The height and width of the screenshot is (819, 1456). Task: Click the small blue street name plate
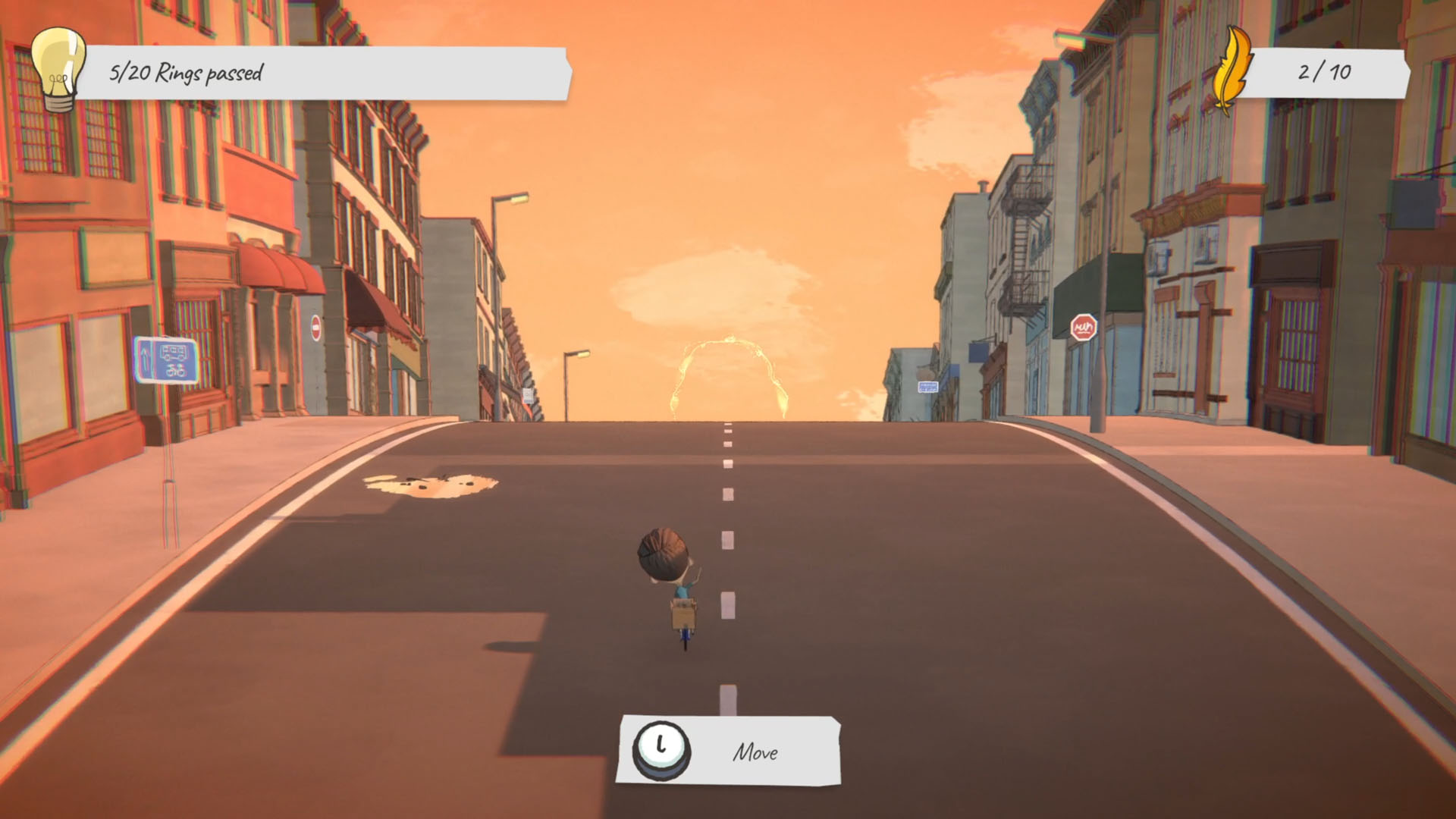point(928,387)
